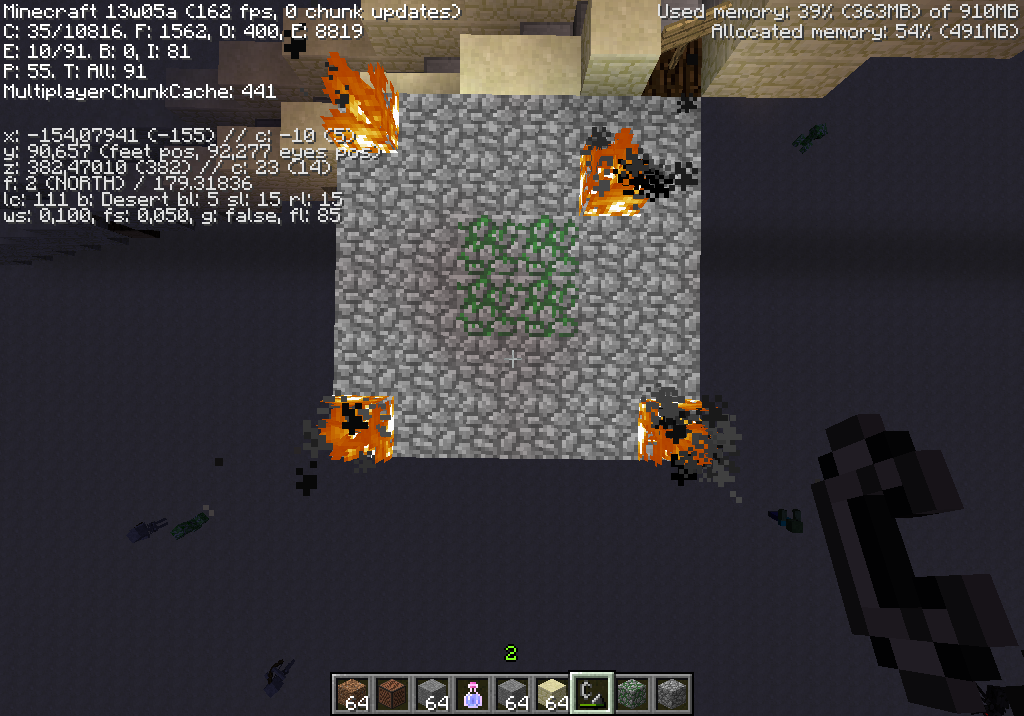Choose the pink potion bottle slot
This screenshot has width=1024, height=716.
[472, 692]
